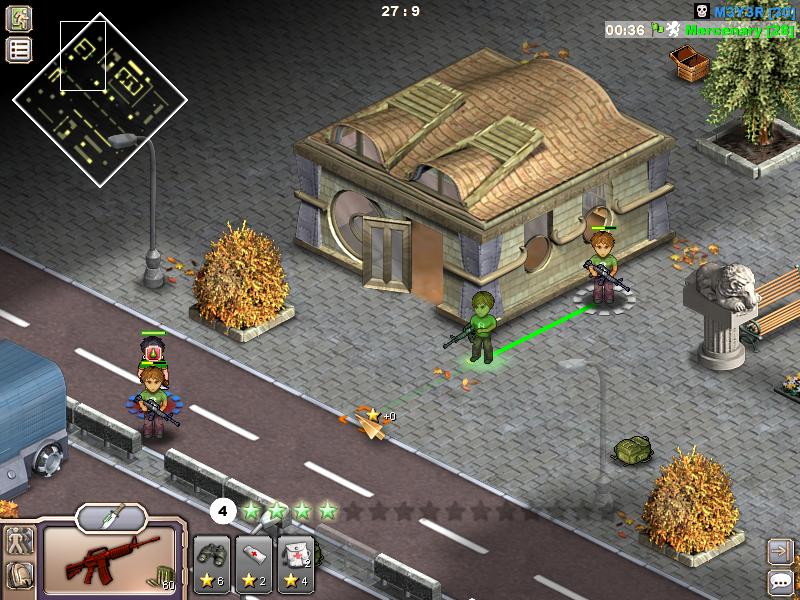This screenshot has width=800, height=600.
Task: Click on the diamond minimap
Action: (x=99, y=98)
